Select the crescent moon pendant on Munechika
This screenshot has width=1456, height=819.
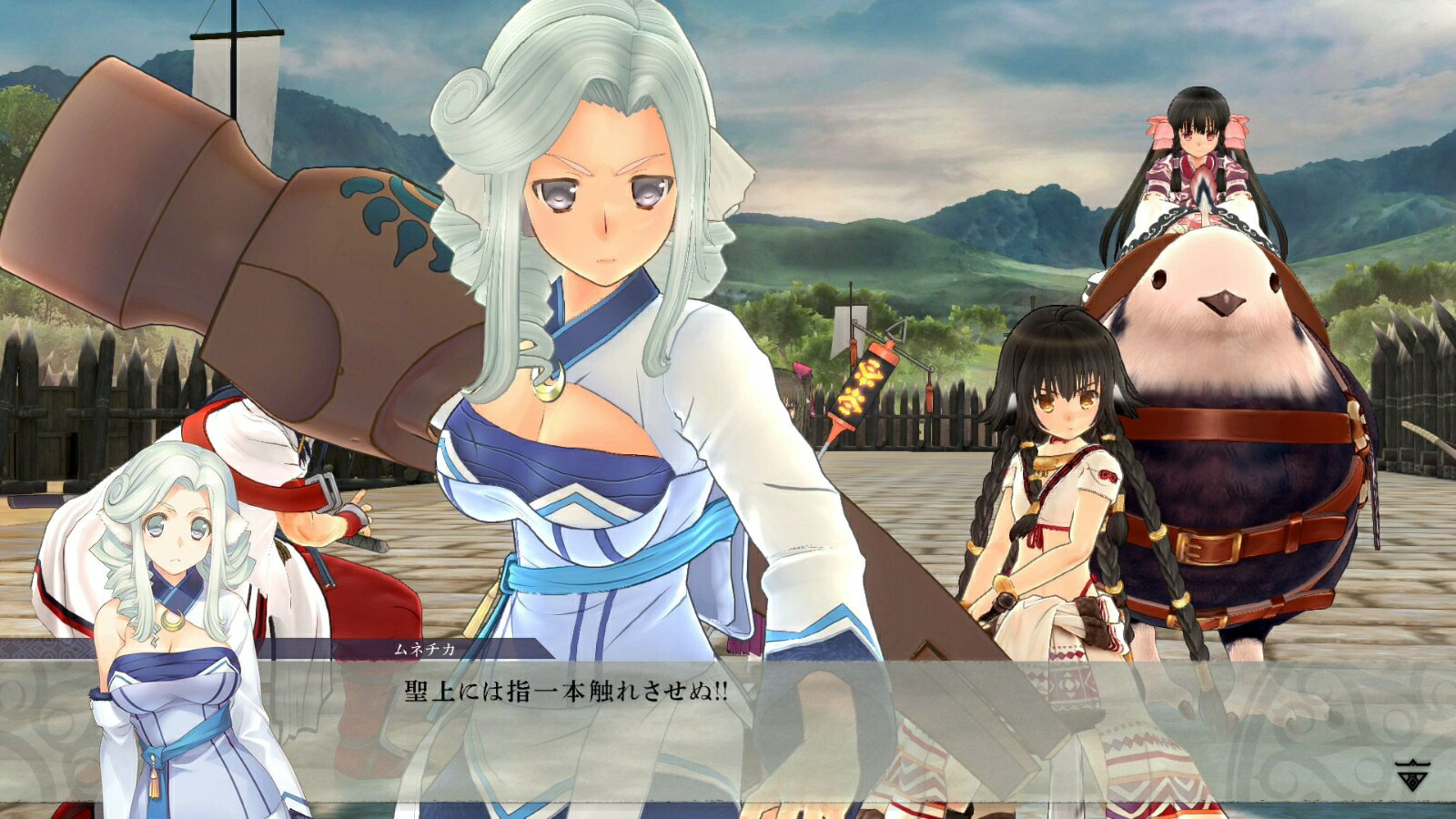pyautogui.click(x=547, y=382)
